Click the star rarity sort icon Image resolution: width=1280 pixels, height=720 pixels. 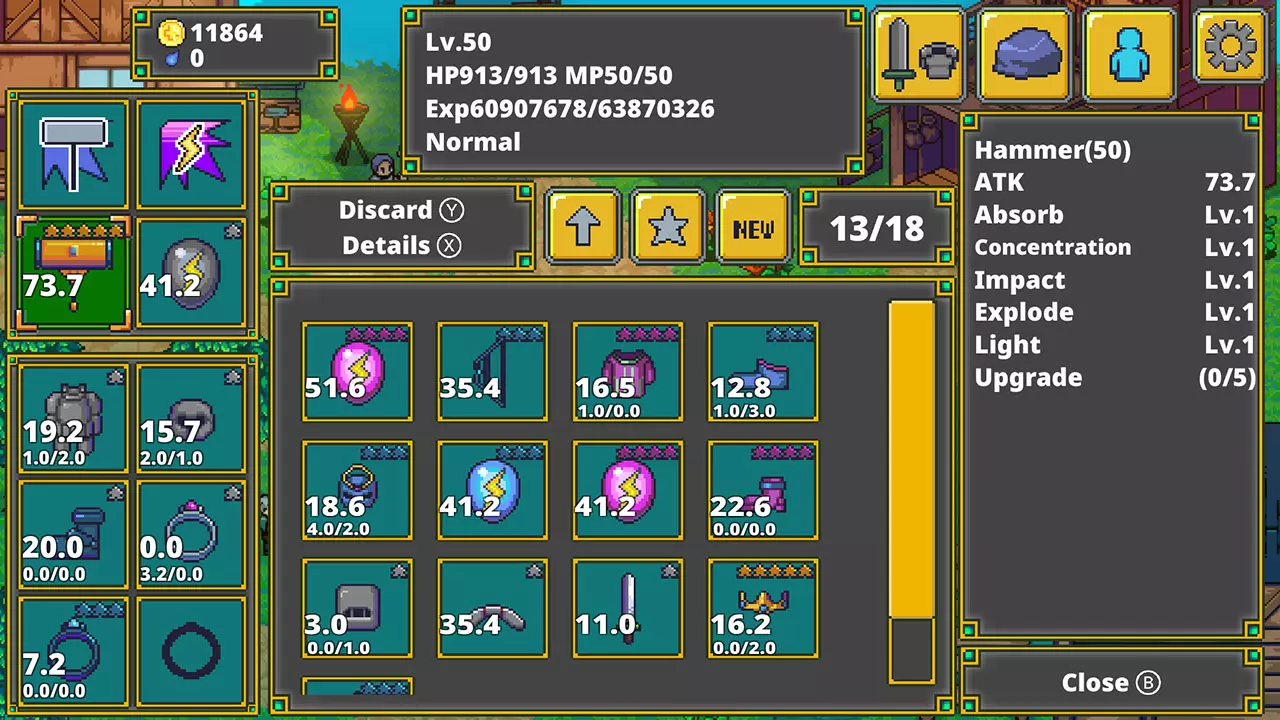click(x=667, y=226)
